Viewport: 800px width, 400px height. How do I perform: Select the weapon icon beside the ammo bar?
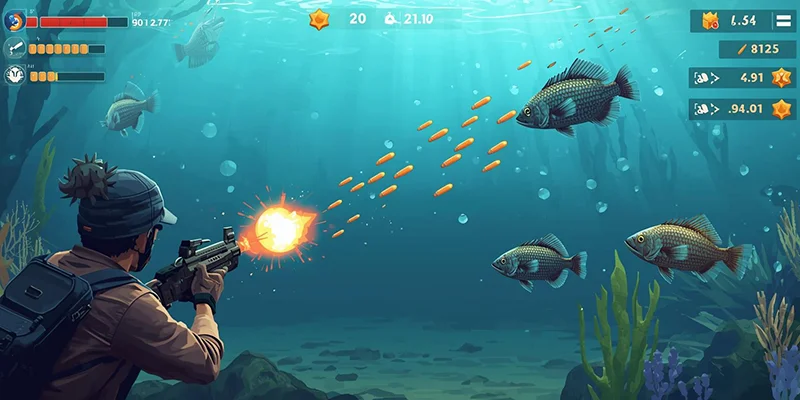[15, 48]
